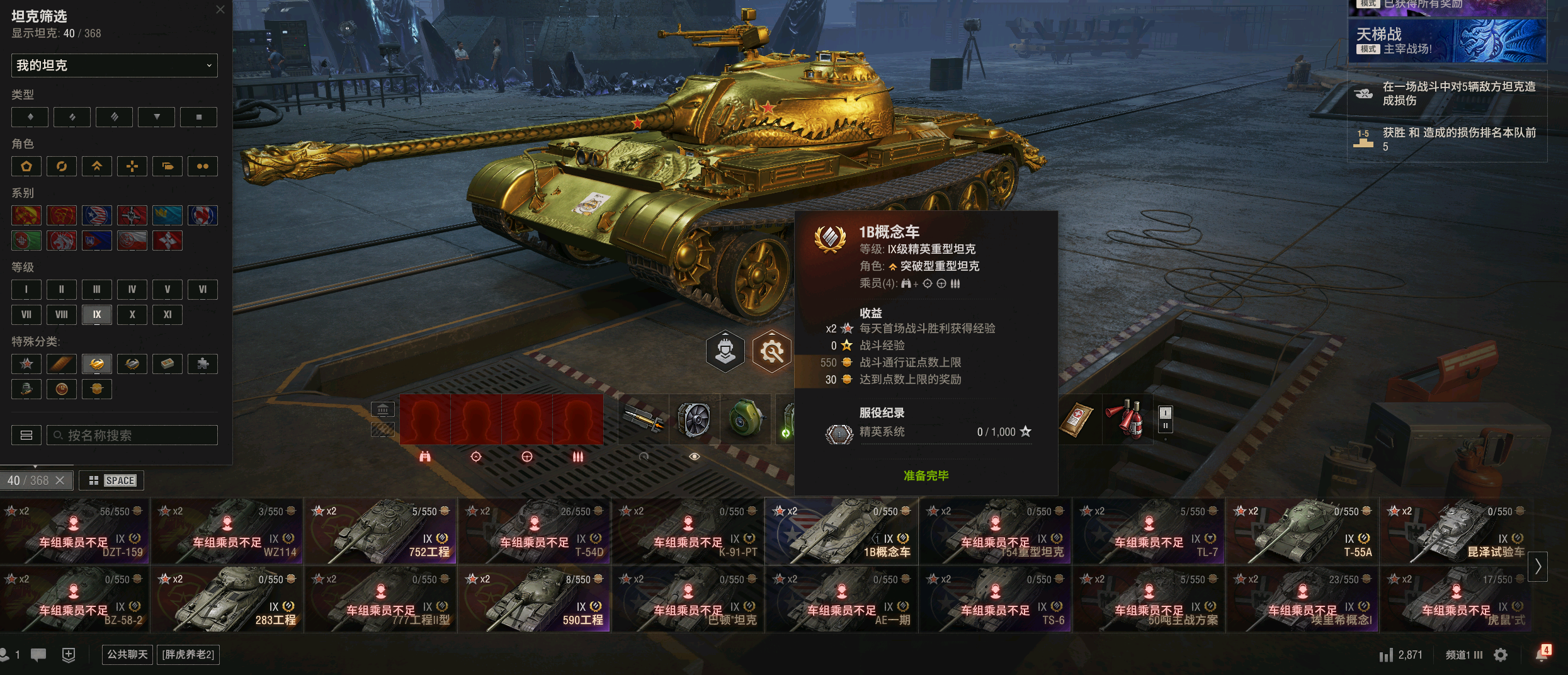Open the 天梯战 mode banner
Screen dimensions: 1568x675
click(x=1447, y=41)
